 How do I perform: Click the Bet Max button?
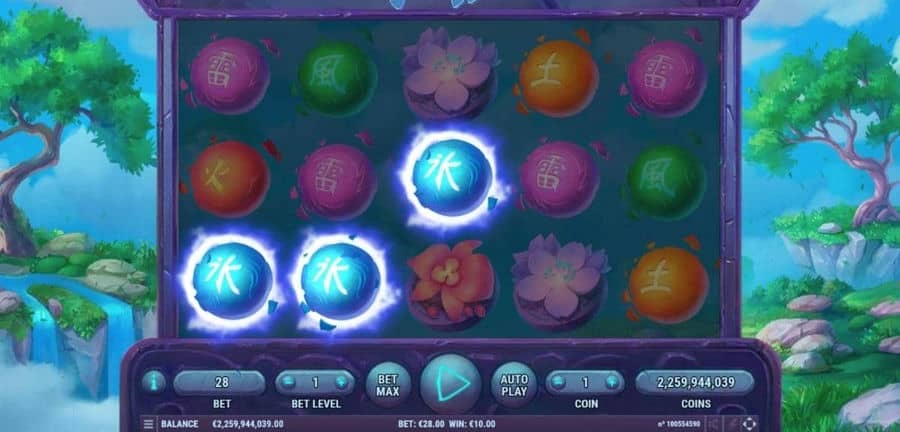coord(387,382)
